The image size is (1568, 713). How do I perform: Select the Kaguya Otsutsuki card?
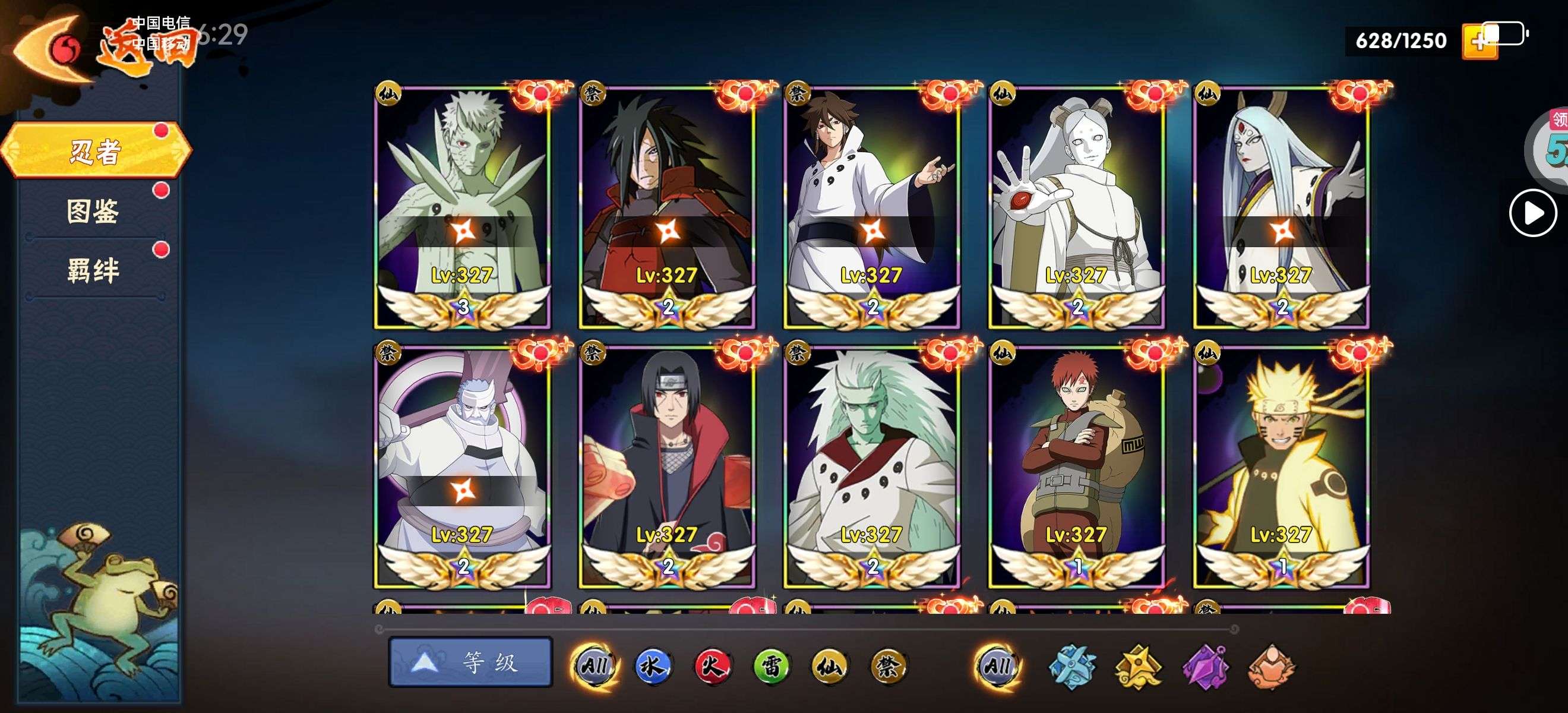(x=1281, y=207)
